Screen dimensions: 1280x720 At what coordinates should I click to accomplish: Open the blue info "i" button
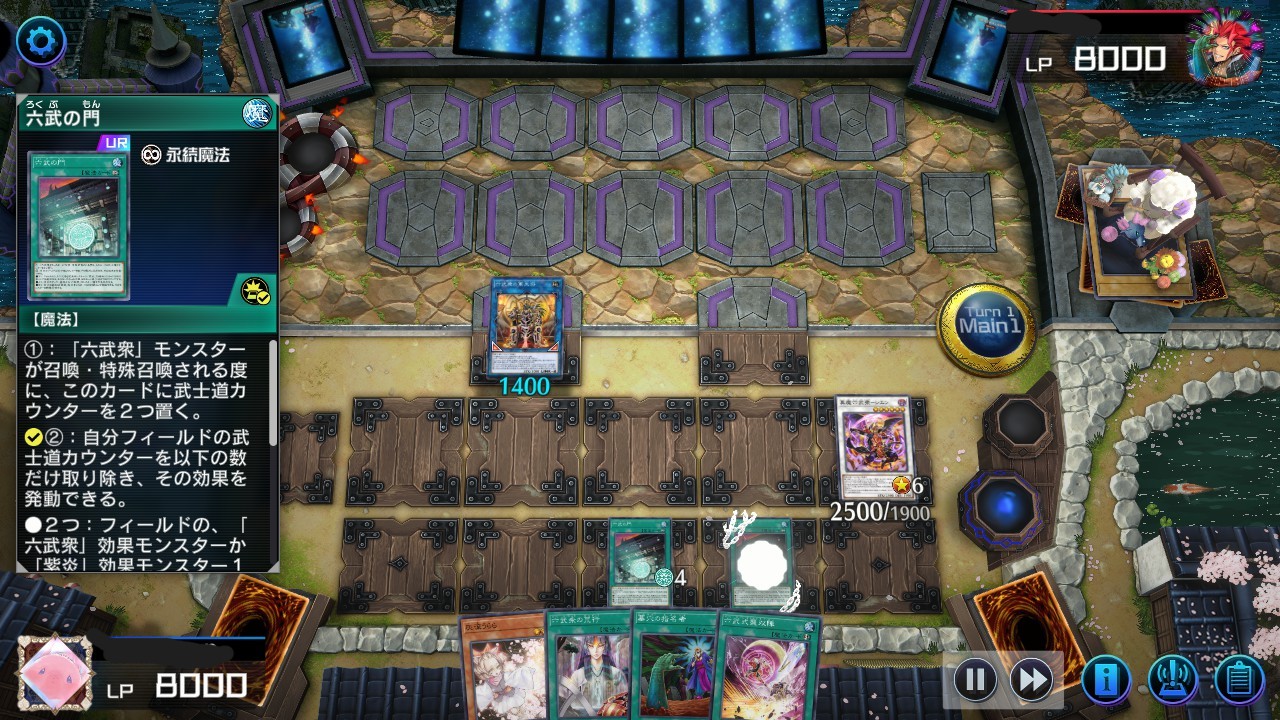(x=1106, y=680)
